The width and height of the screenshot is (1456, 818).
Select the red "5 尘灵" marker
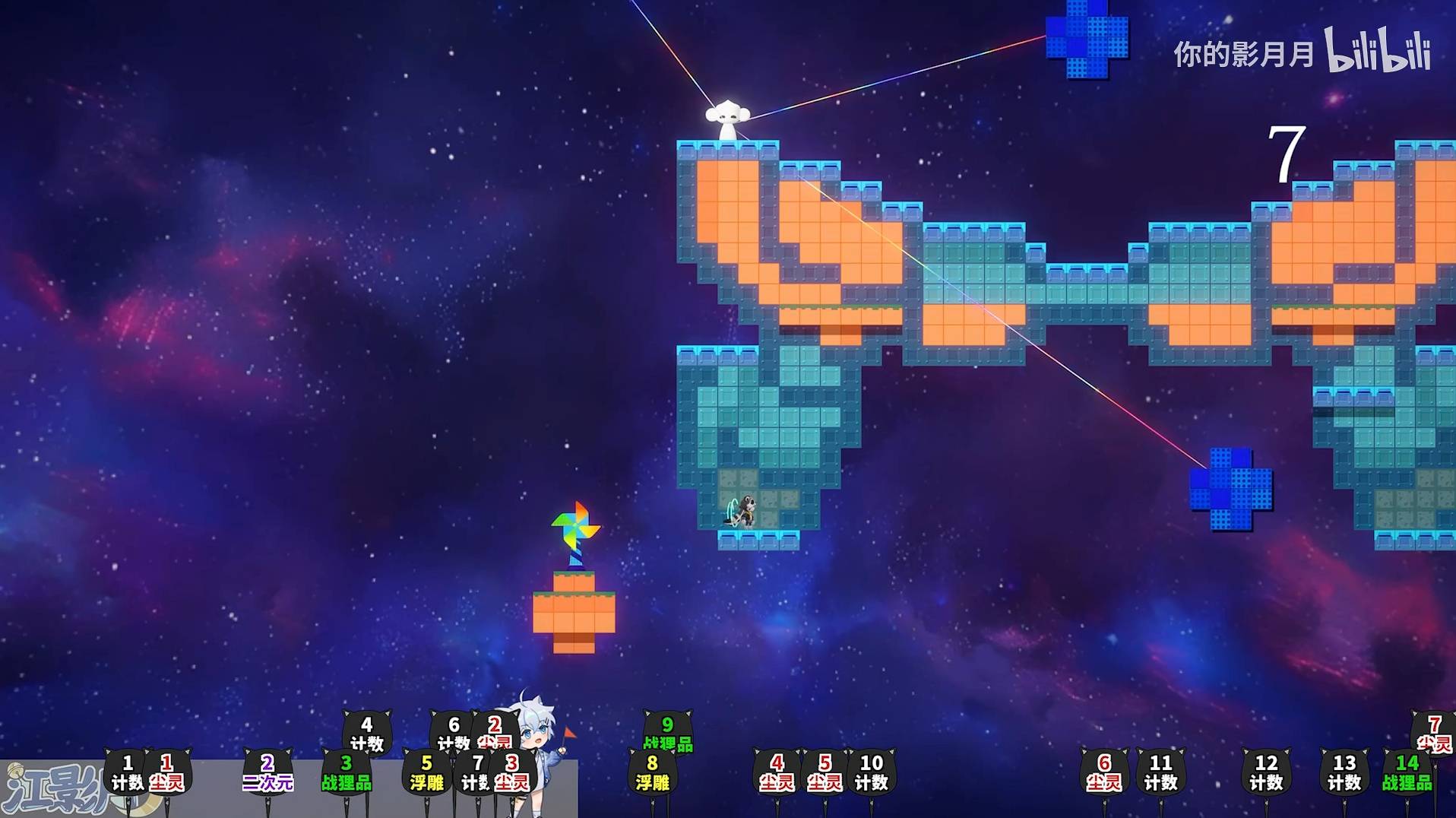(x=825, y=772)
